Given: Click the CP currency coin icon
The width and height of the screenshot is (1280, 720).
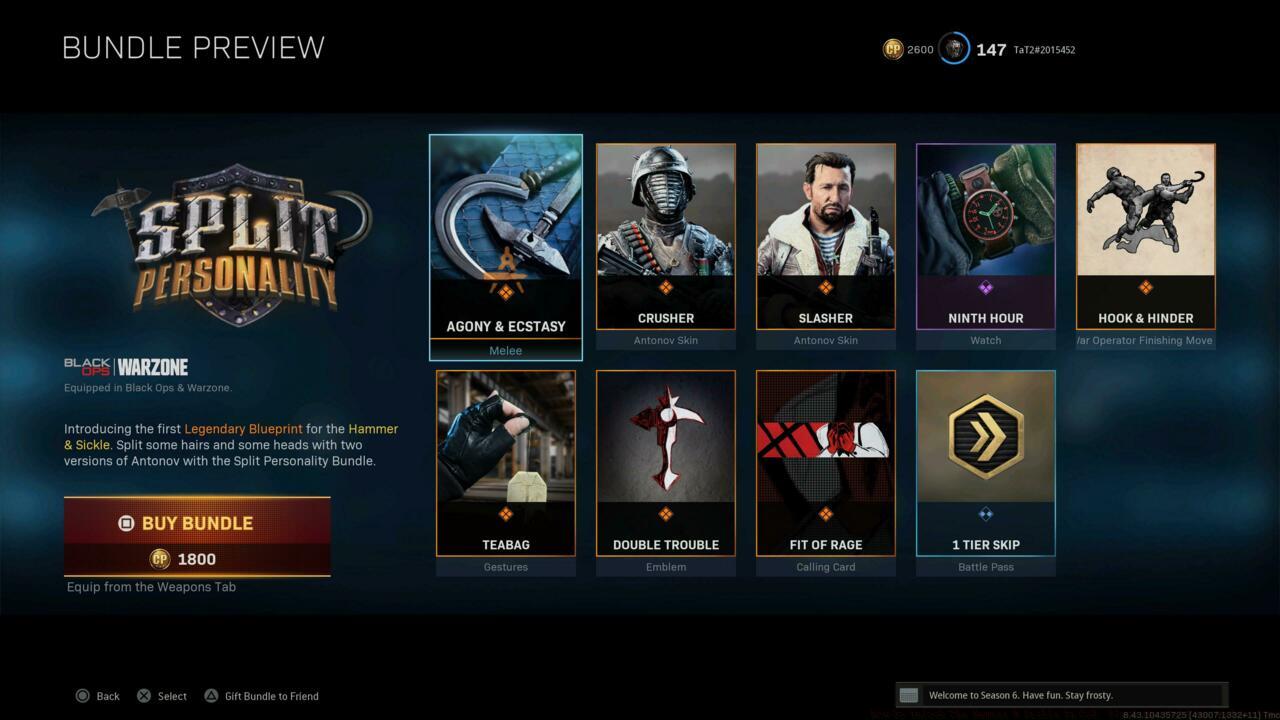Looking at the screenshot, I should [893, 49].
